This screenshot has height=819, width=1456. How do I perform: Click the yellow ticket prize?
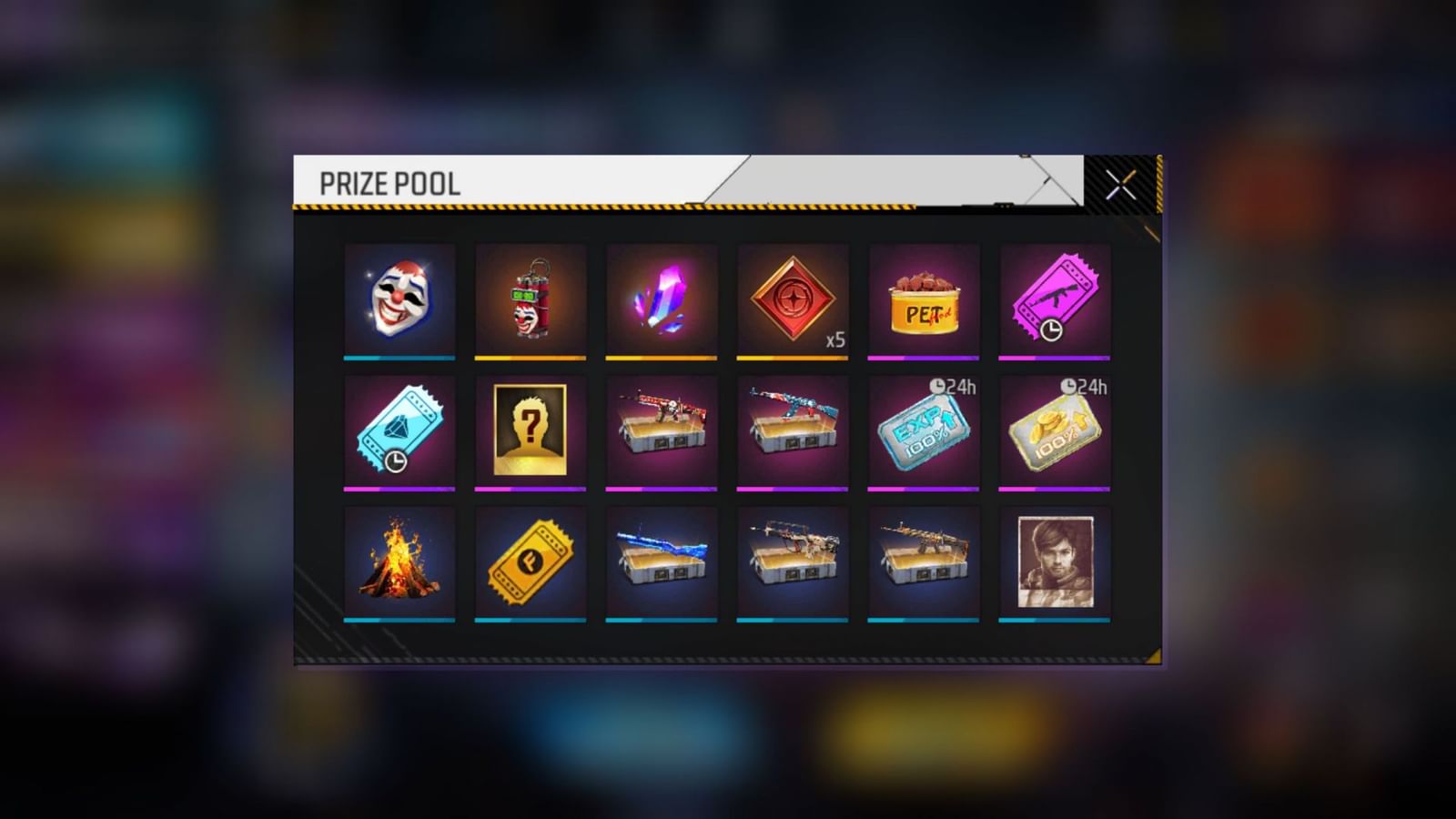(x=531, y=562)
